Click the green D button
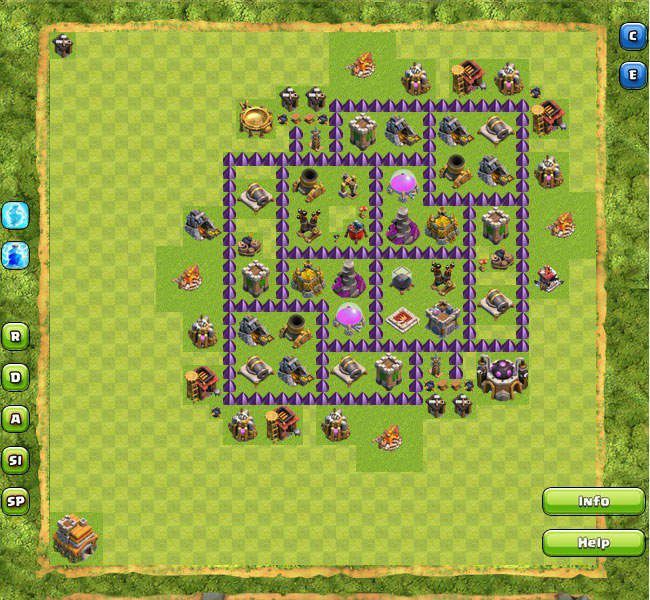650x600 pixels. 15,377
